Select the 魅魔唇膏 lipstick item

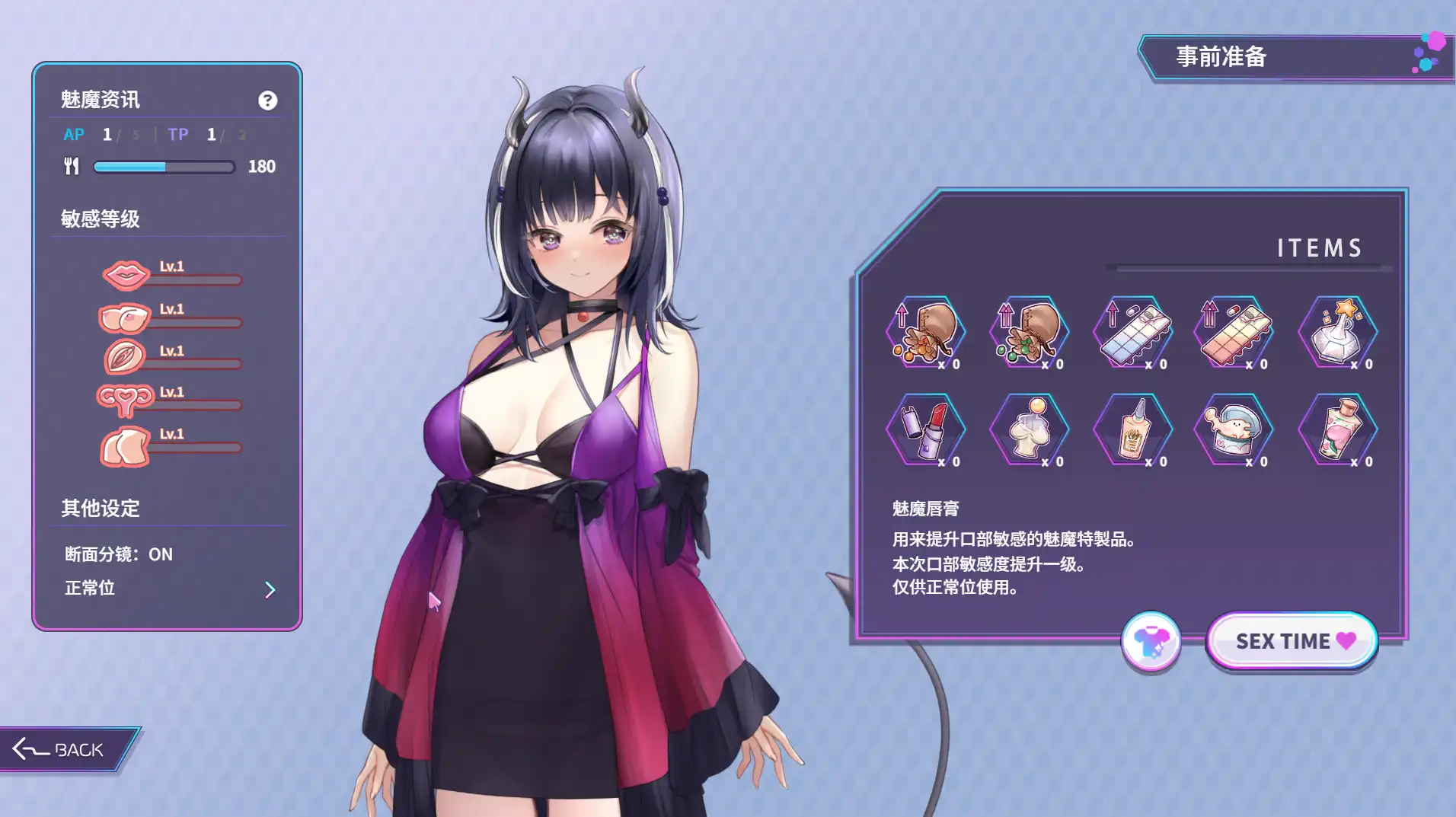[926, 430]
